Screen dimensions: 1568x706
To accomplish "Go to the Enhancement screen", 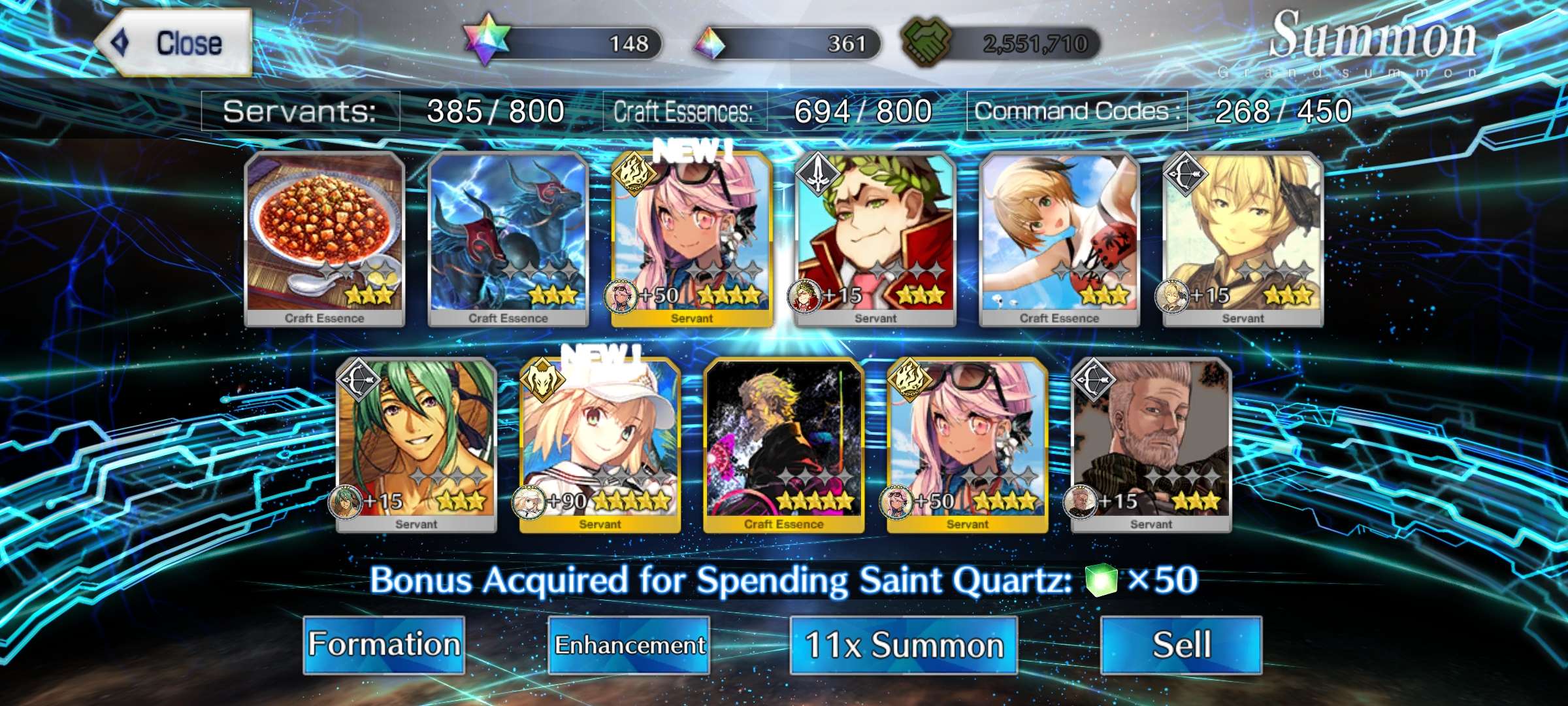I will click(x=629, y=645).
